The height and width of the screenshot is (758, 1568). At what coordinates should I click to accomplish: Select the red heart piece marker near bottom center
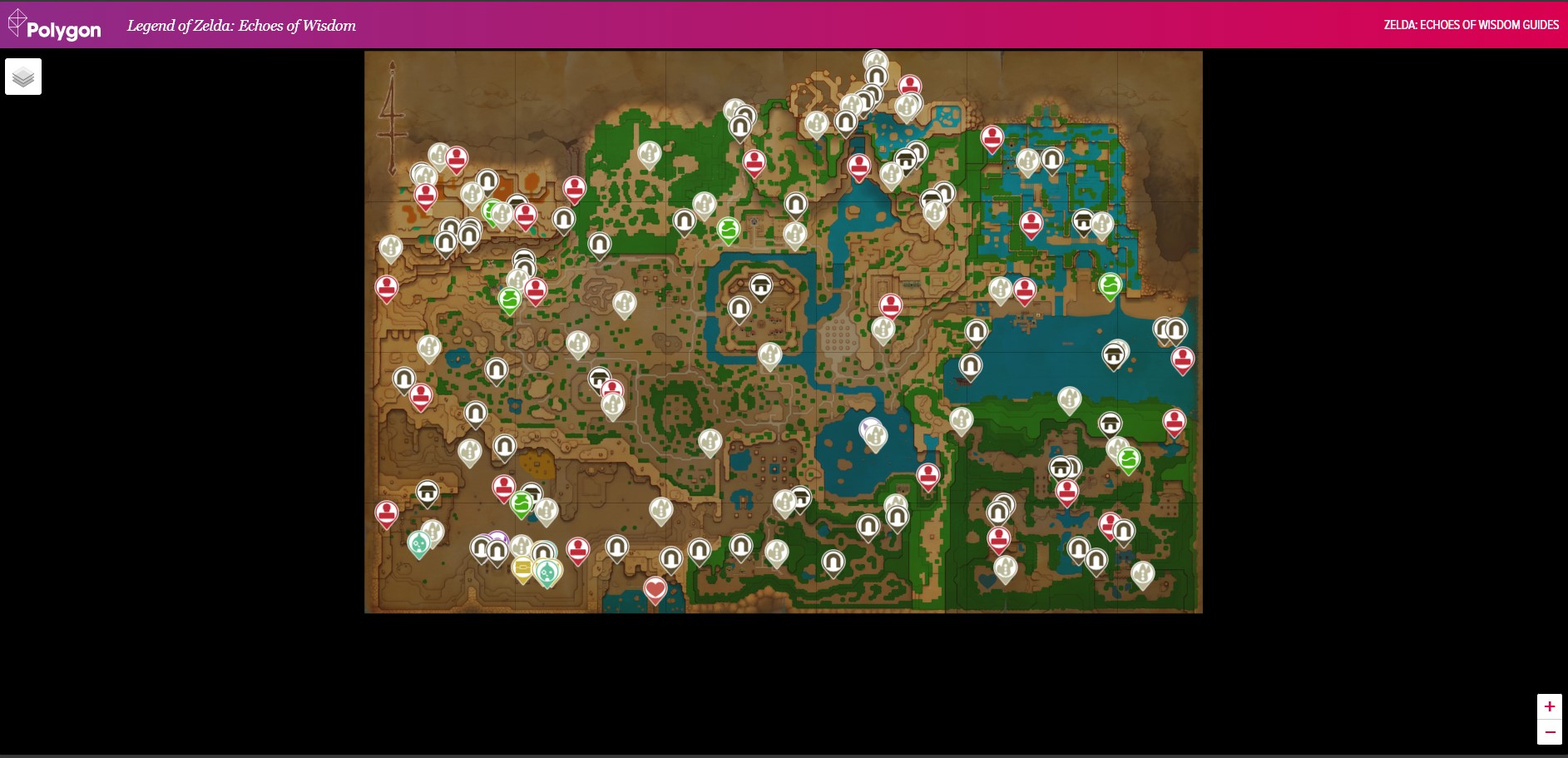click(655, 588)
